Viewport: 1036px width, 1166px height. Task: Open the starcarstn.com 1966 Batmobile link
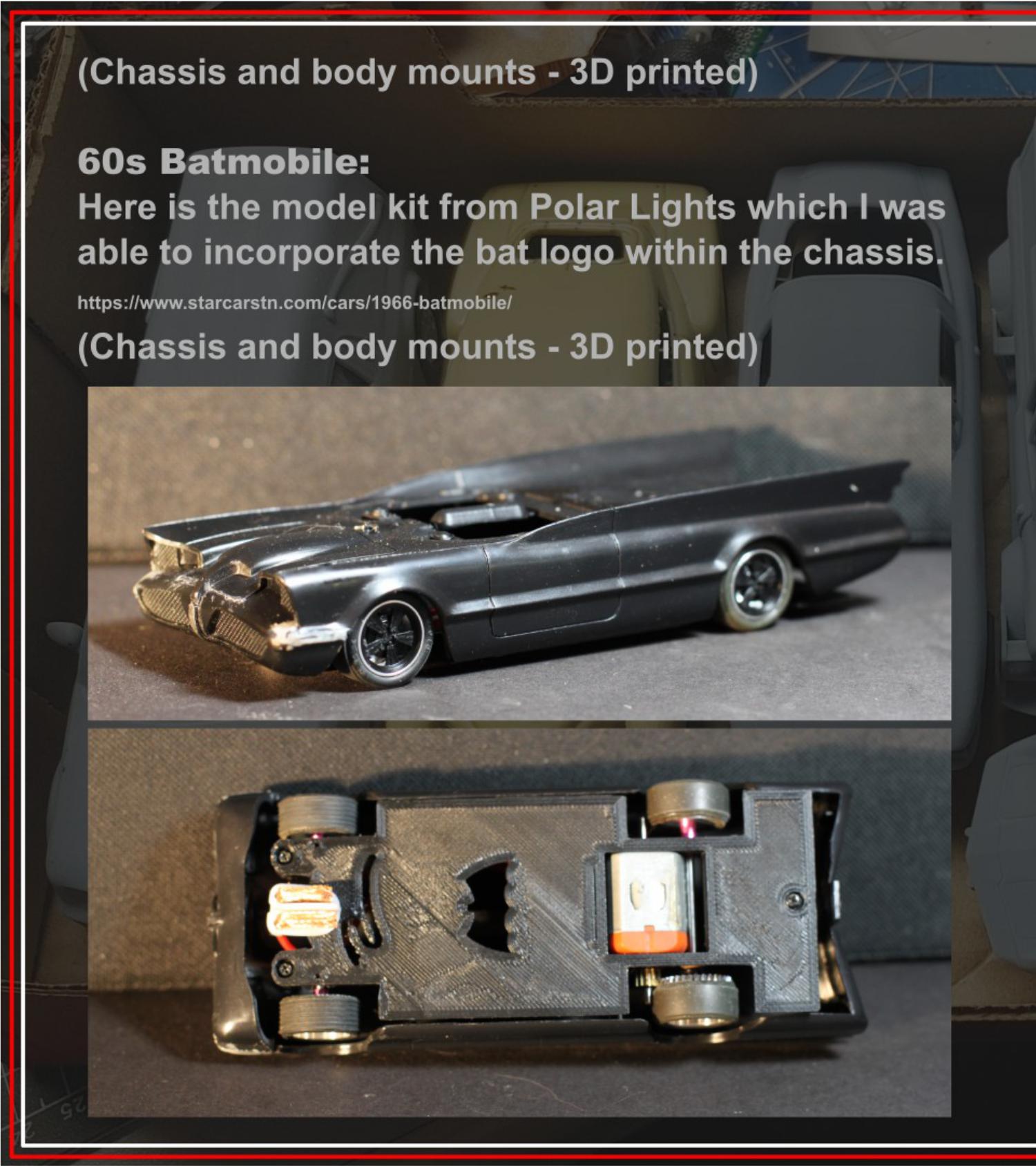click(x=294, y=303)
